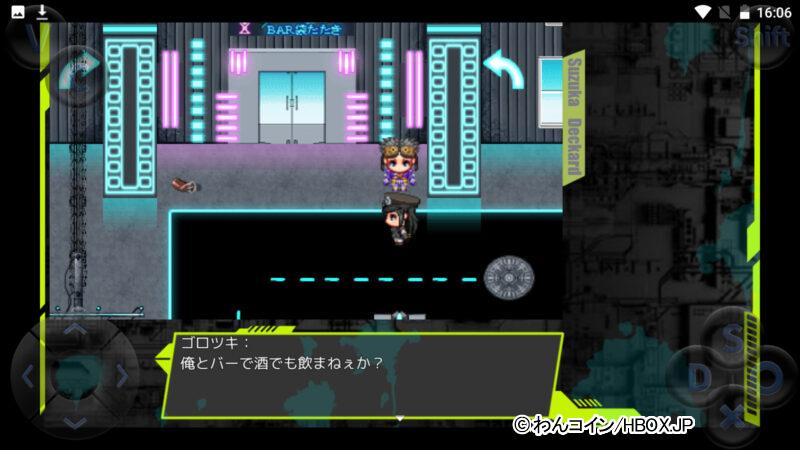Open the download notification in the status bar
Image resolution: width=800 pixels, height=450 pixels.
click(42, 12)
